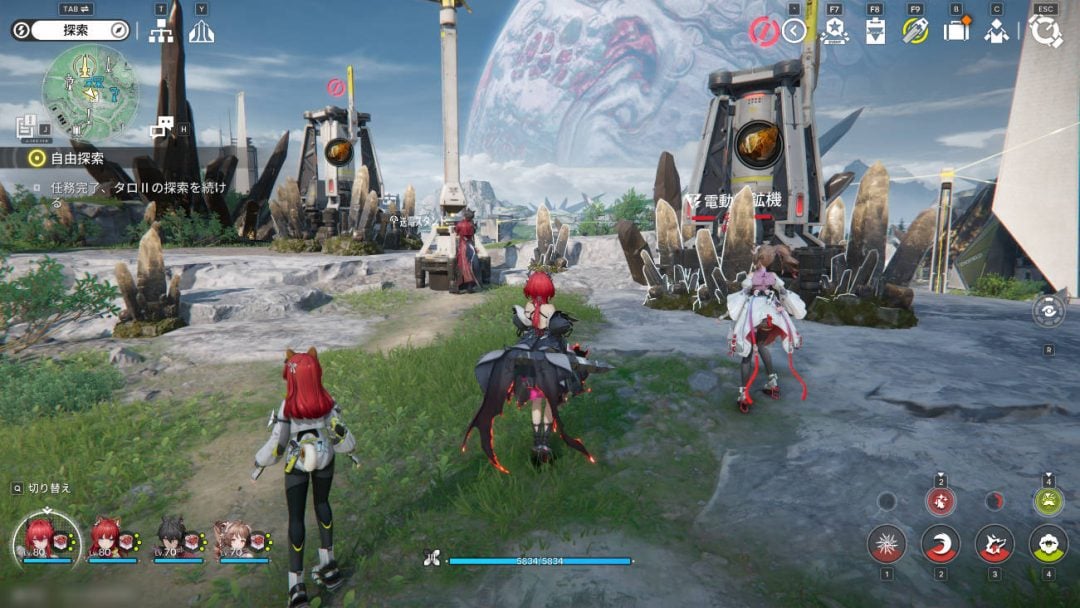Click the eye icon on the right edge
The image size is (1080, 608).
point(1048,311)
